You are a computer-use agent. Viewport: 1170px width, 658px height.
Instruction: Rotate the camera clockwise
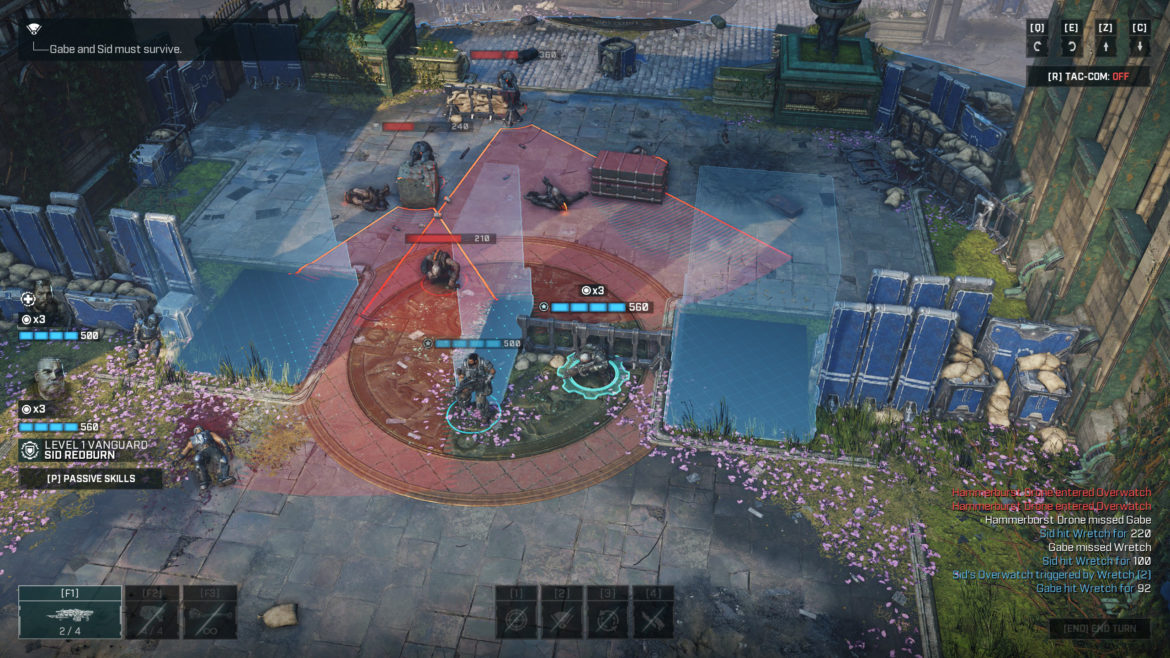click(1072, 46)
